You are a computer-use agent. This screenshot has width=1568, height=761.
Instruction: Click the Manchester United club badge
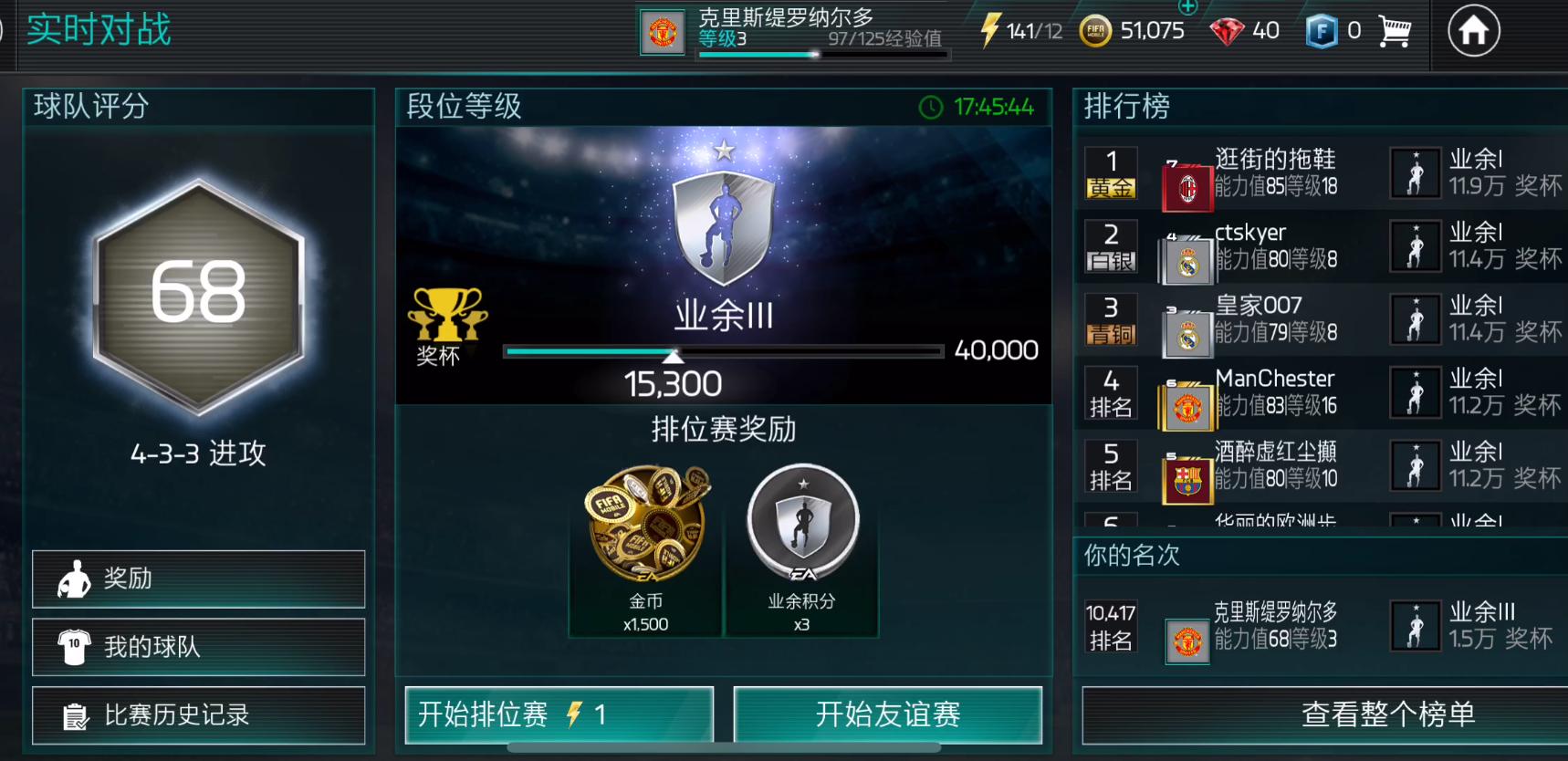(x=663, y=29)
